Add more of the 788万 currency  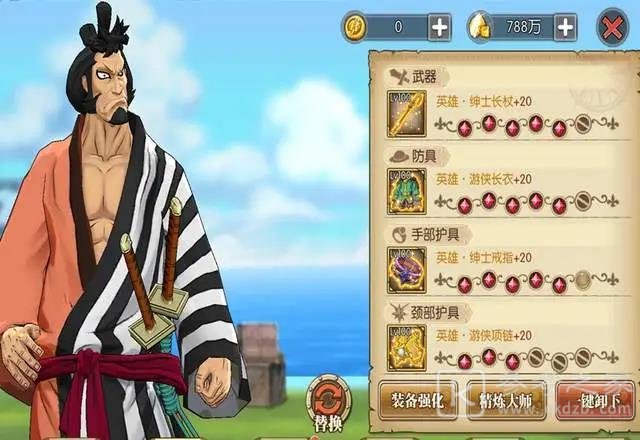(565, 27)
